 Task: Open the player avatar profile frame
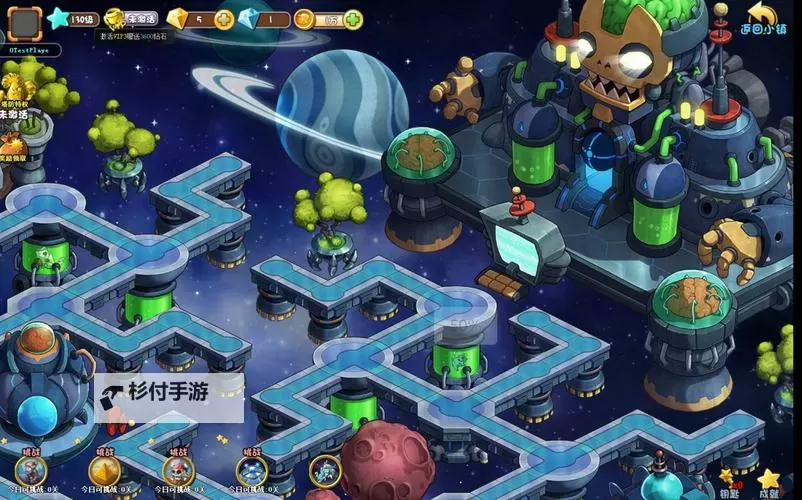24,21
